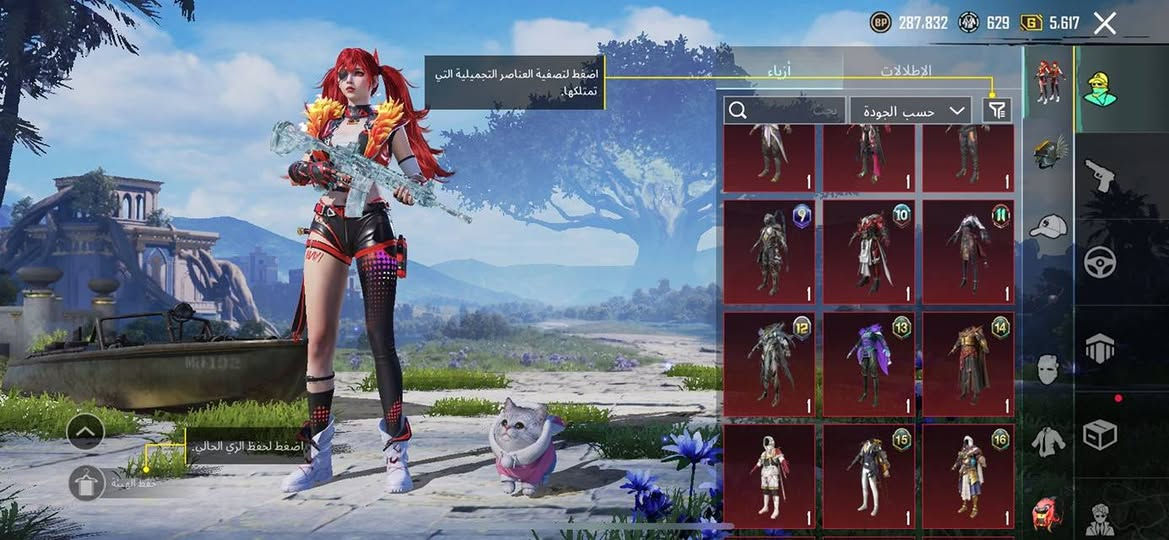Screen dimensions: 1169x540
Task: Click the search field with magnifier
Action: [785, 111]
